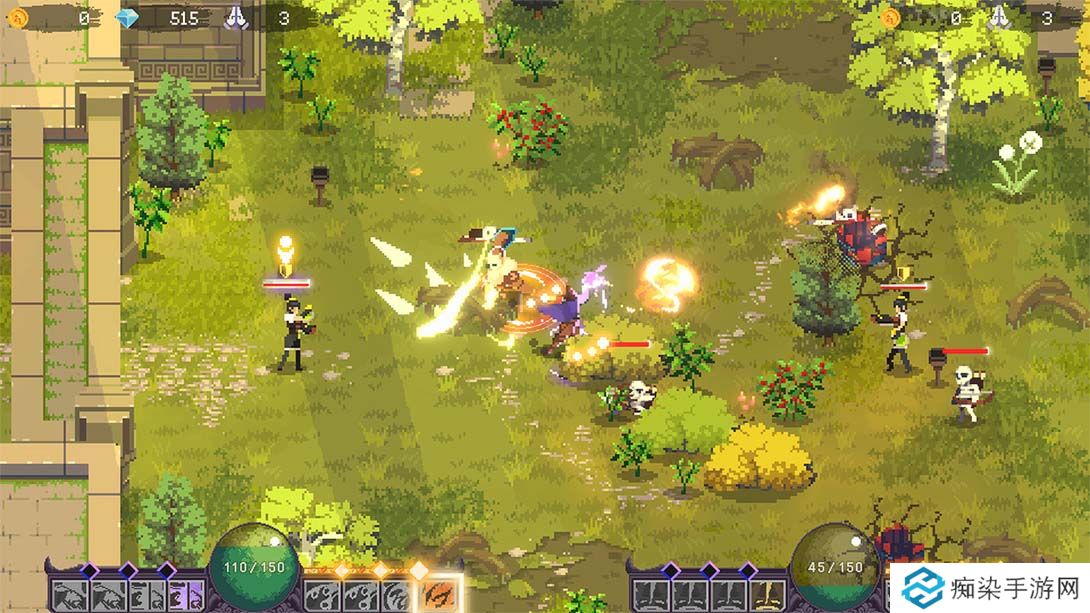Choose the gold-highlighted ability slot
Screen dimensions: 1090x613
[768, 597]
